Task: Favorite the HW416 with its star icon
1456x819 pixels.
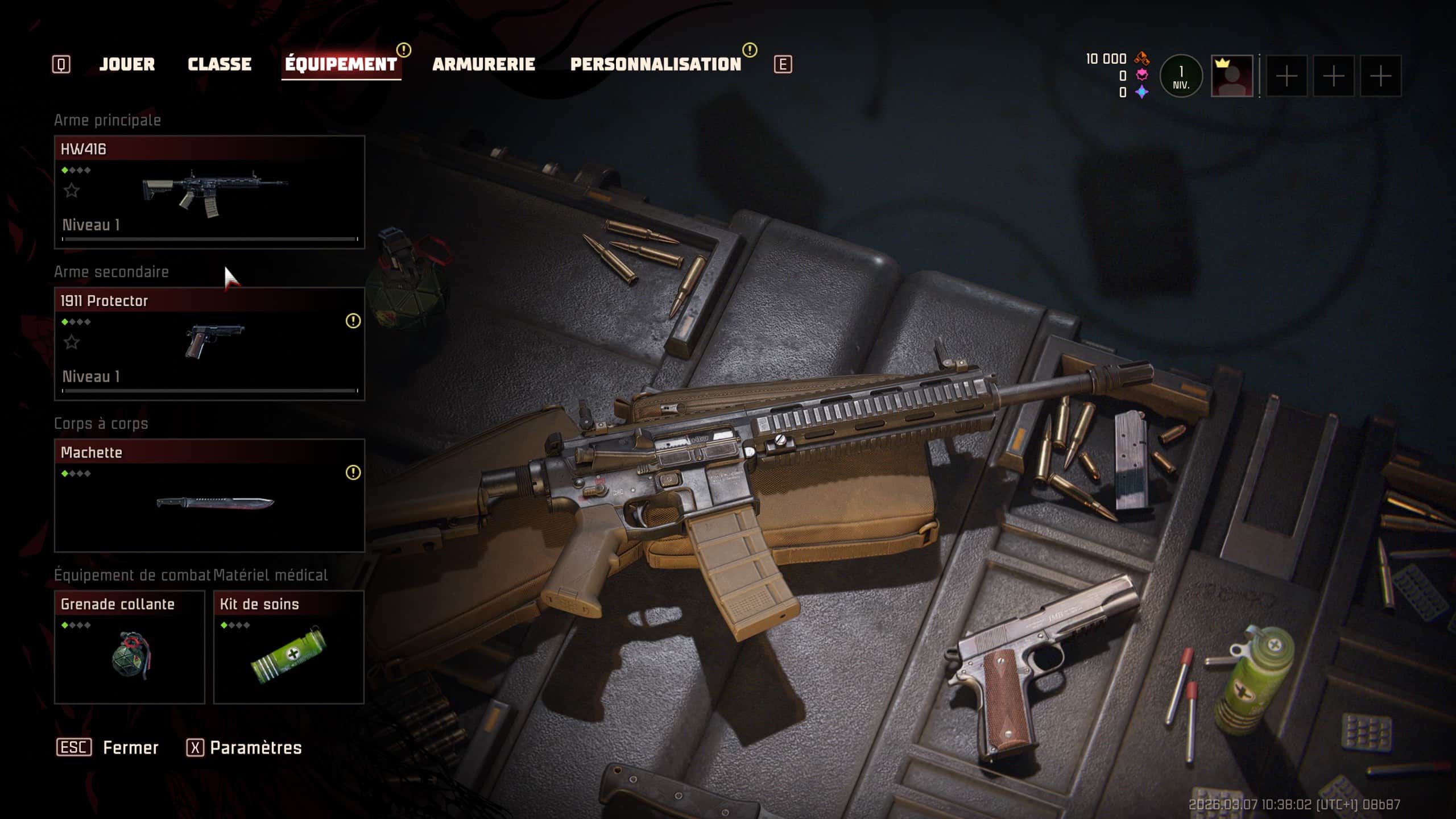Action: [x=72, y=191]
